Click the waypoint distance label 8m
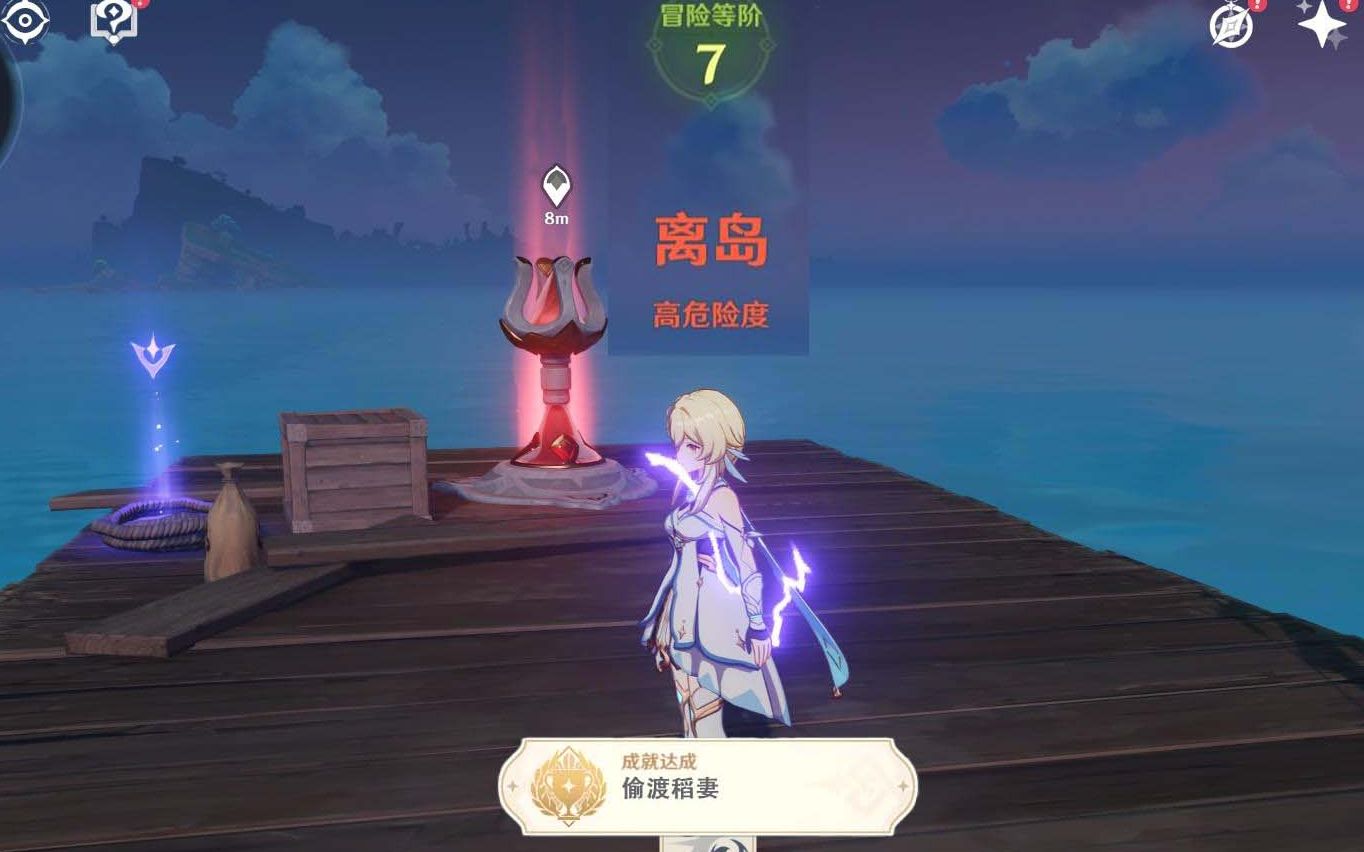This screenshot has height=852, width=1364. [x=554, y=218]
